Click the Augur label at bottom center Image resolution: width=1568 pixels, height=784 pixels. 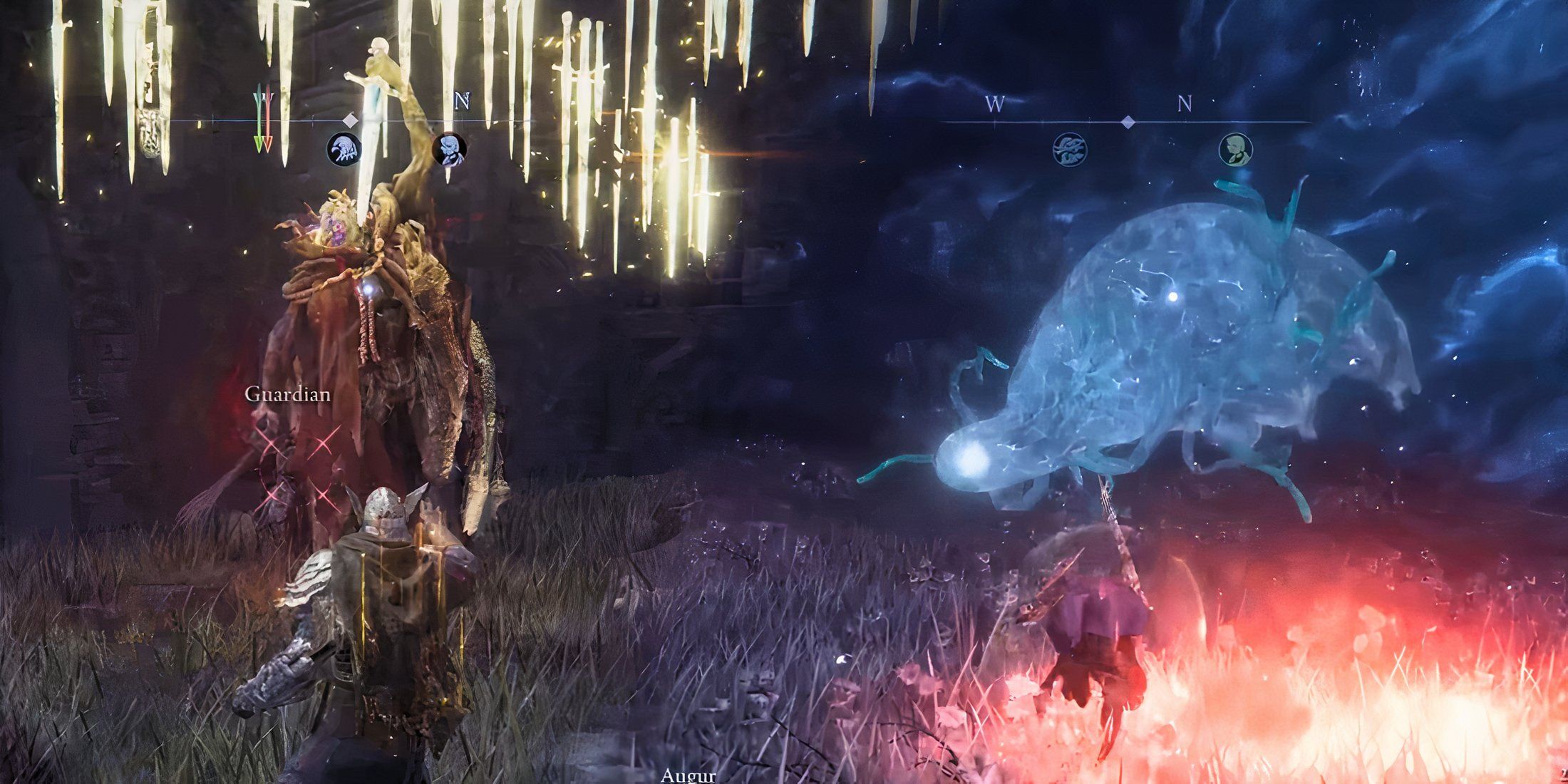[688, 777]
